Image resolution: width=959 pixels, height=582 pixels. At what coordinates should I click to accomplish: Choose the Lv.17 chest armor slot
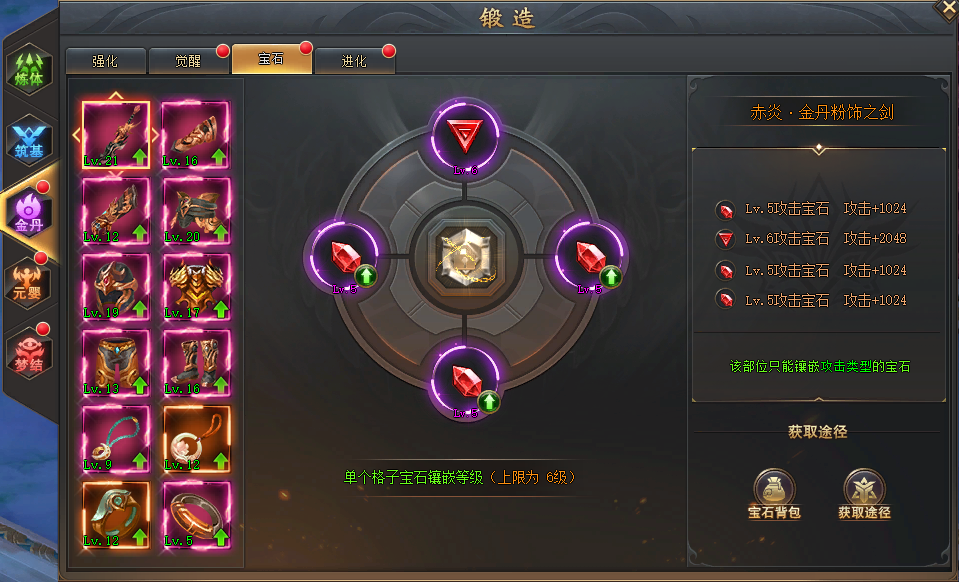tap(196, 287)
